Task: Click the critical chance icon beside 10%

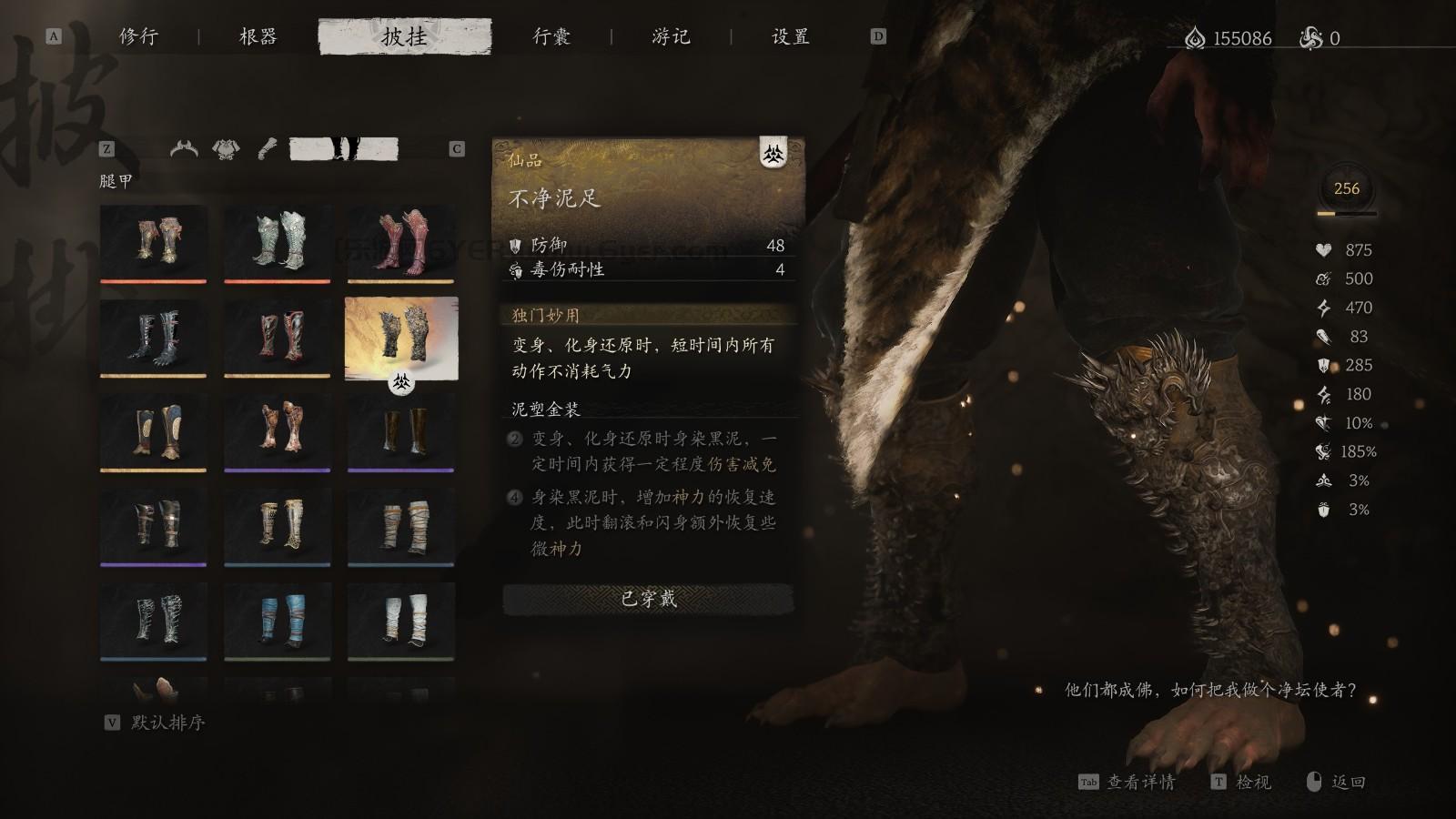Action: (x=1322, y=422)
